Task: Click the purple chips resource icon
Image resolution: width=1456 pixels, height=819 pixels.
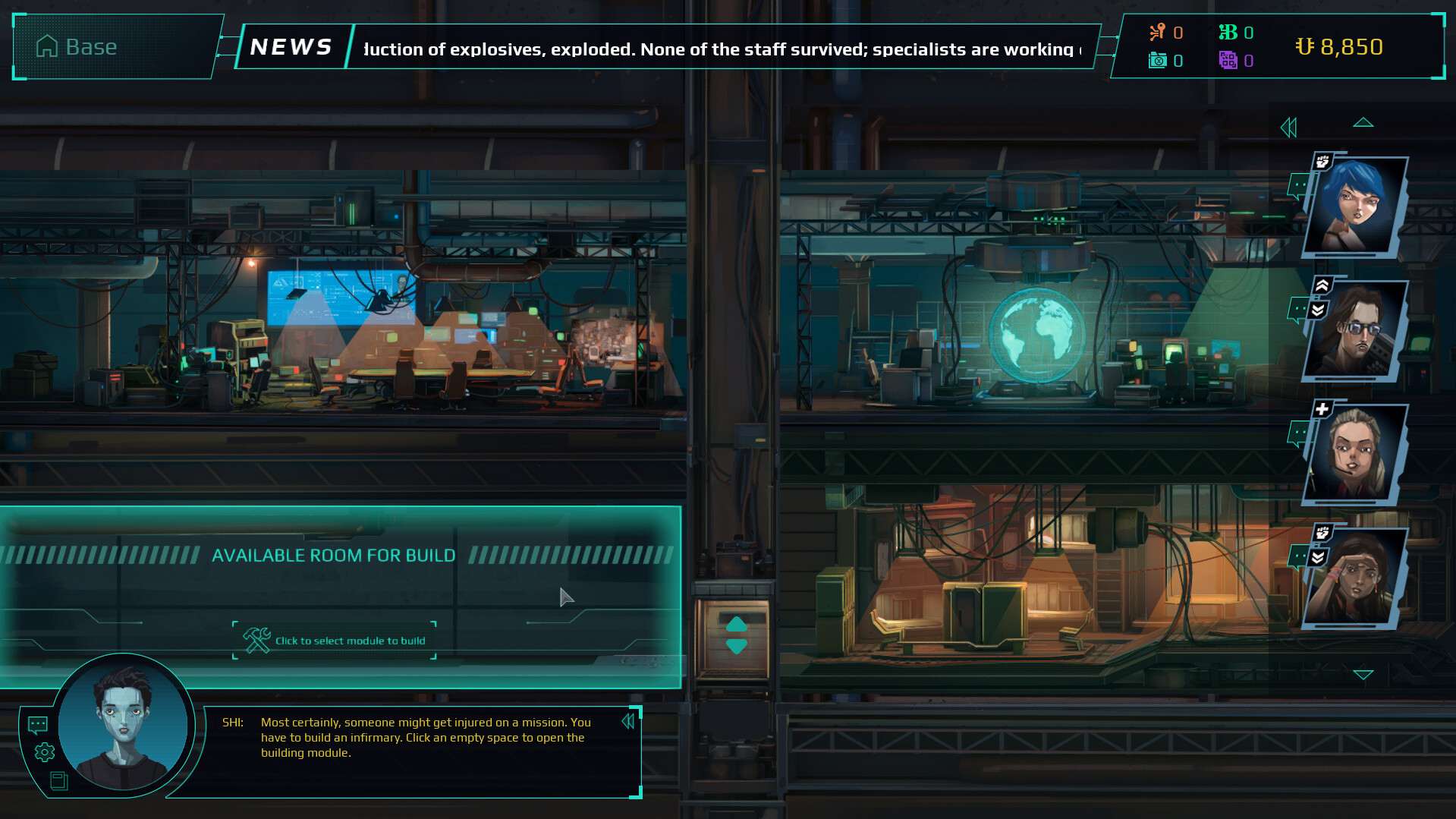Action: tap(1229, 61)
